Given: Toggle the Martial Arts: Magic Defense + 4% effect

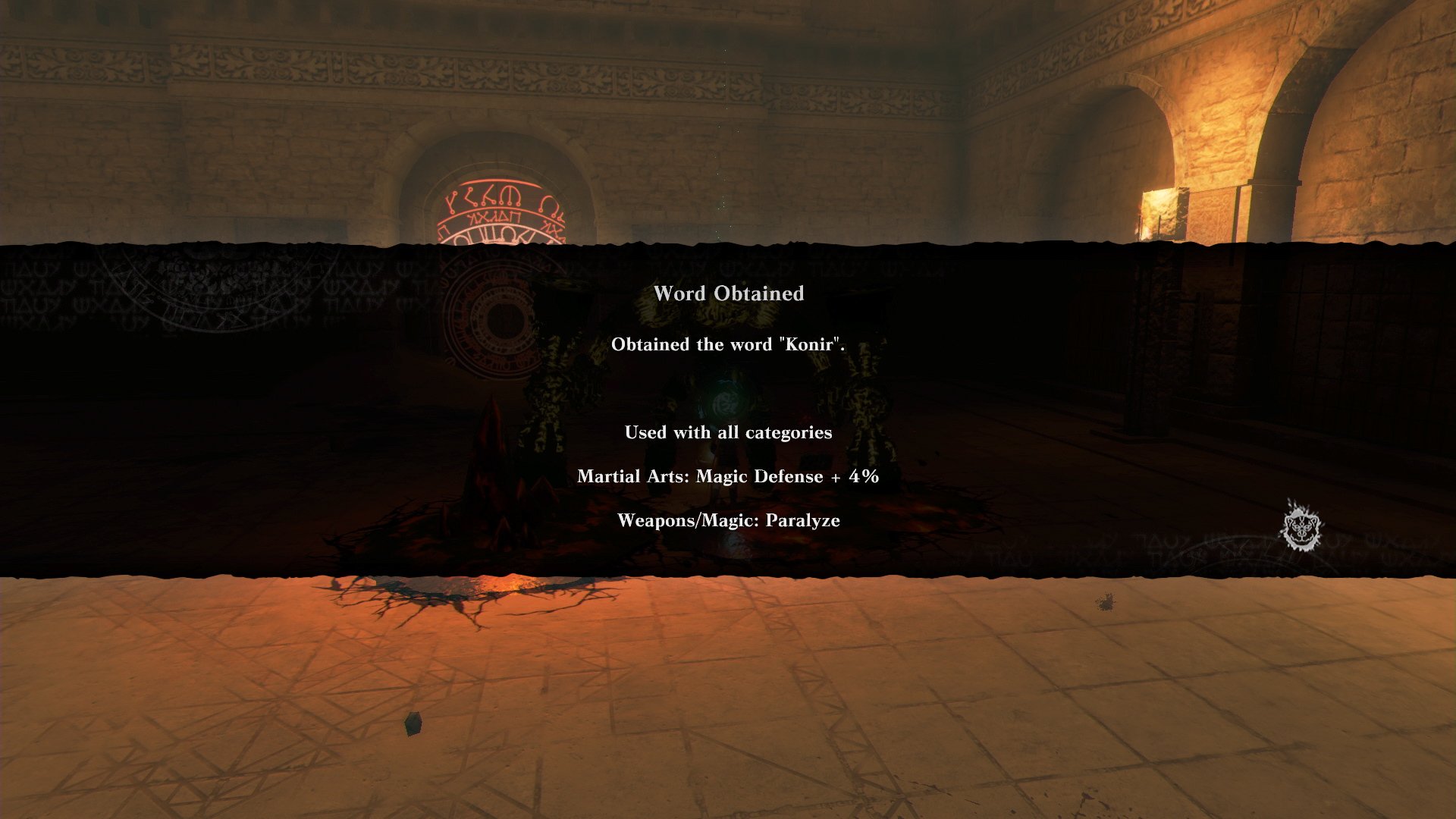Looking at the screenshot, I should coord(729,476).
